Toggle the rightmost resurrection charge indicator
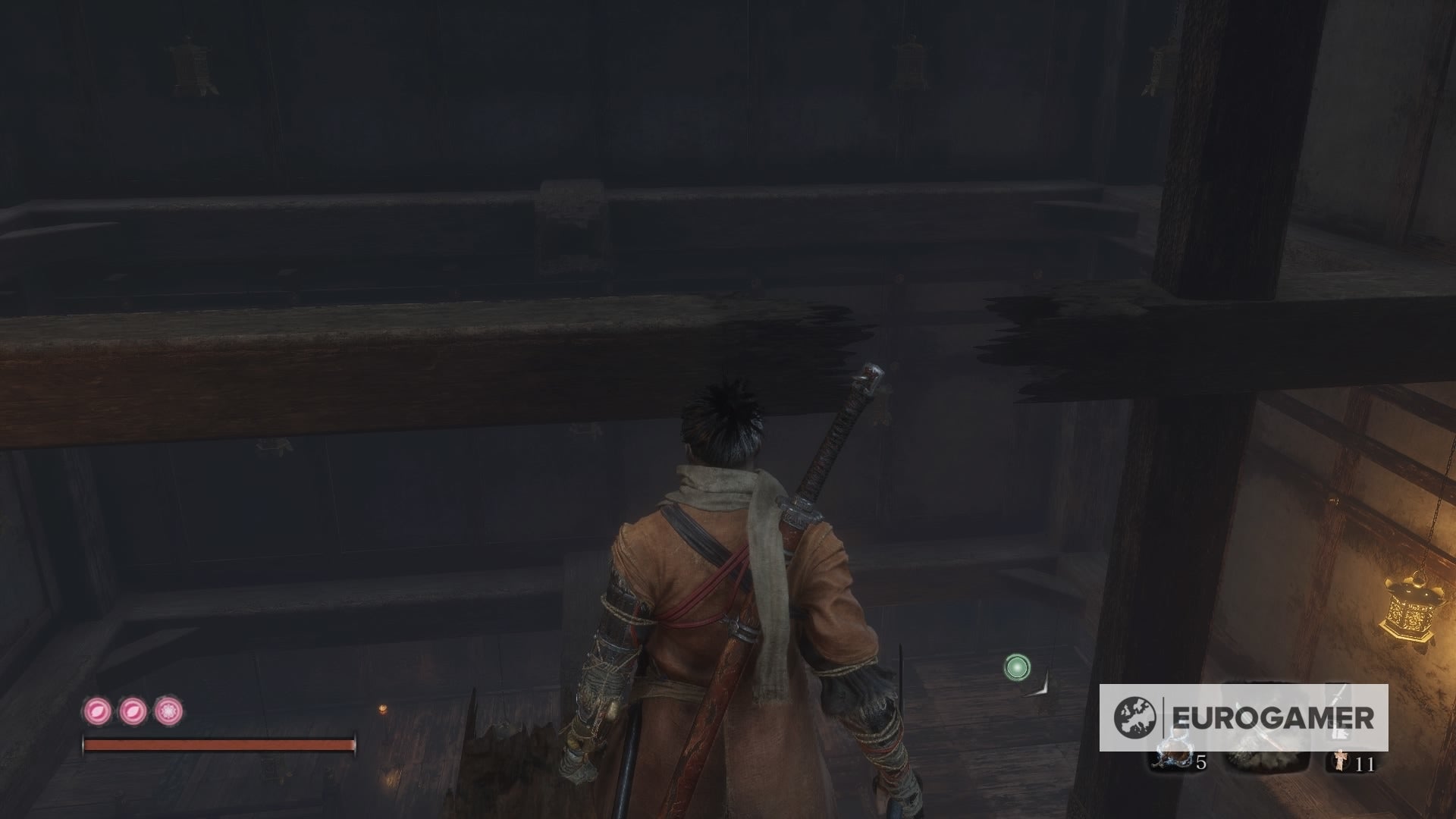The height and width of the screenshot is (819, 1456). point(168,710)
